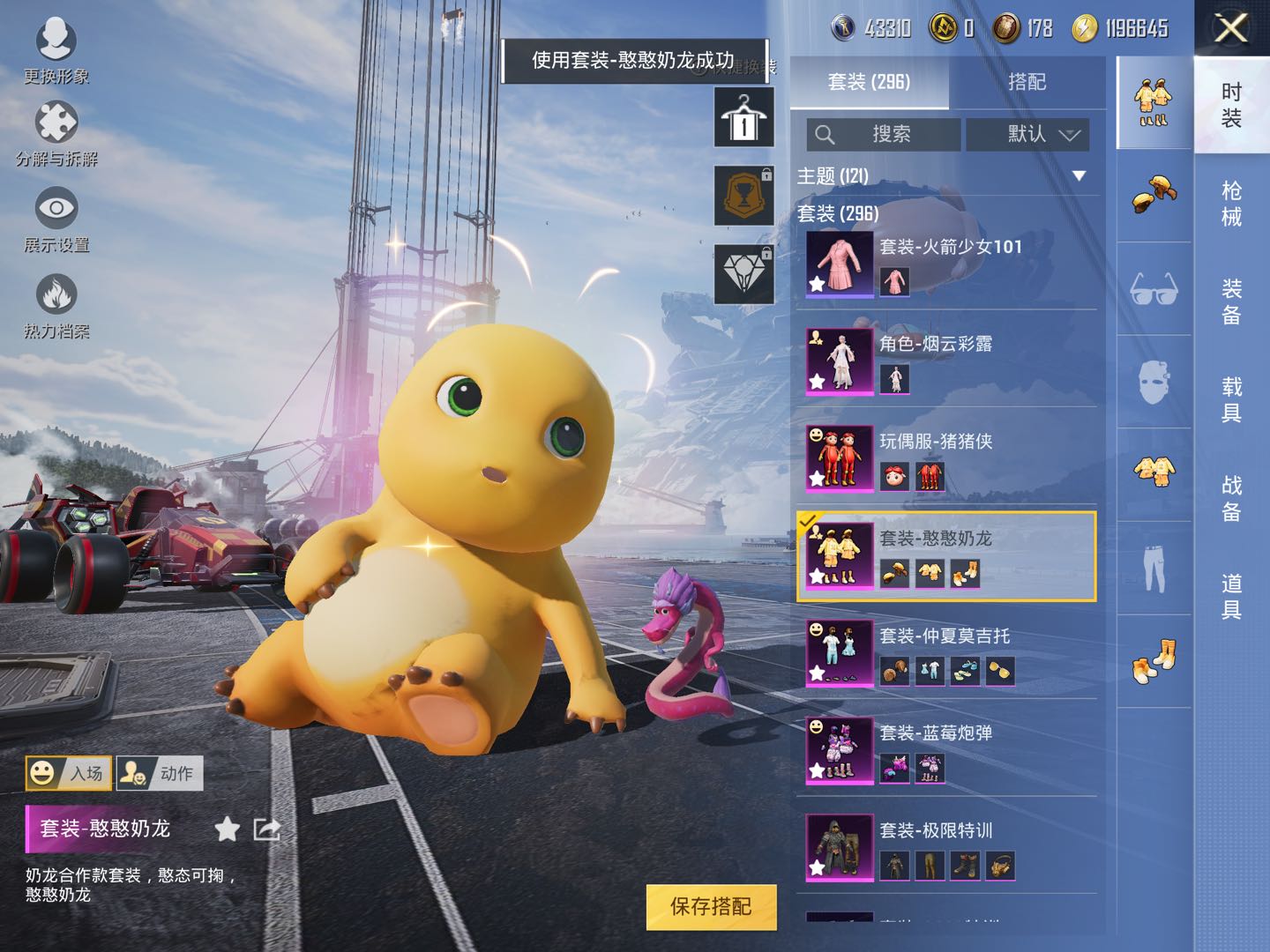Switch to the 动作 emote tab

pyautogui.click(x=161, y=773)
